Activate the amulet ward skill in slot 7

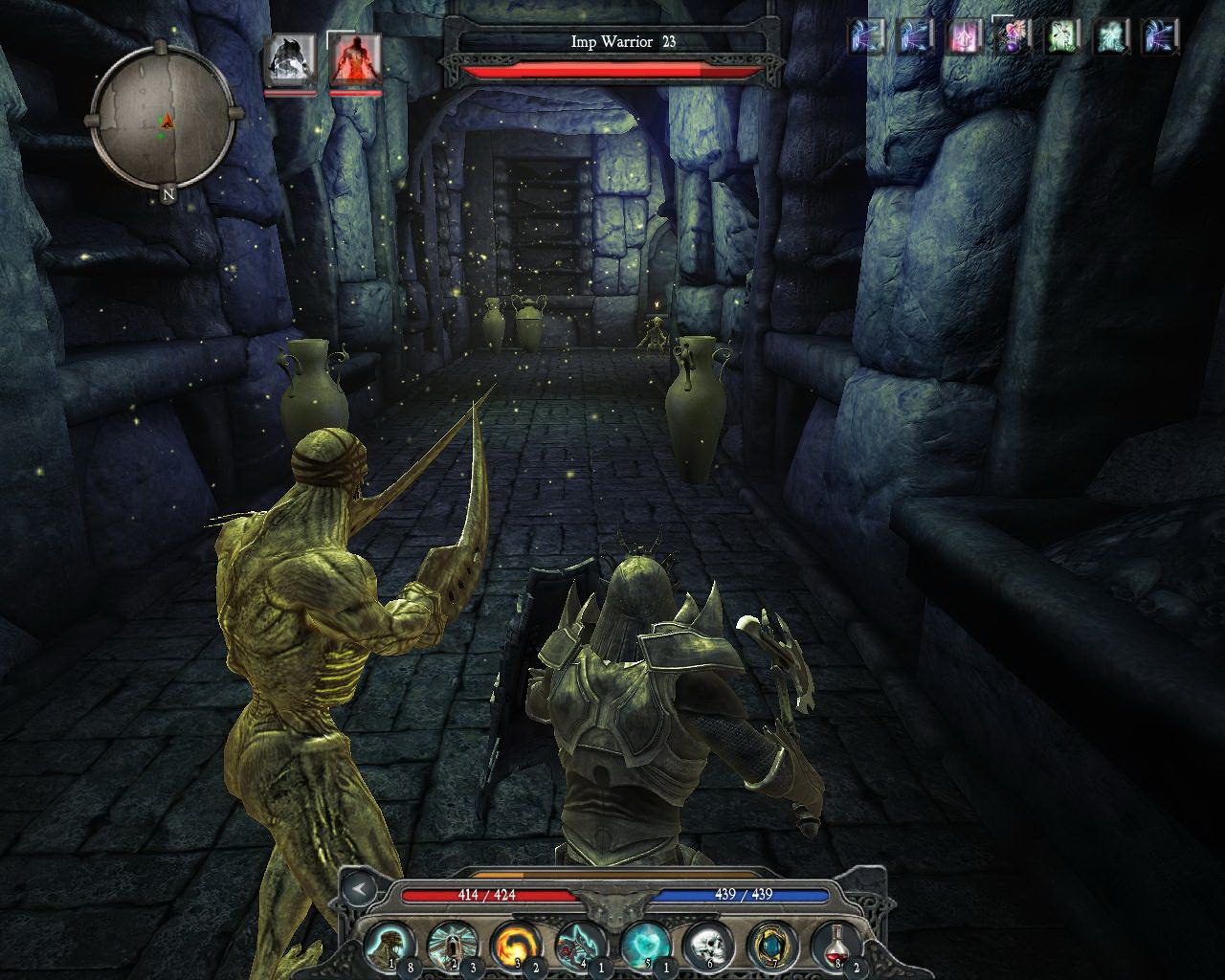[x=771, y=946]
